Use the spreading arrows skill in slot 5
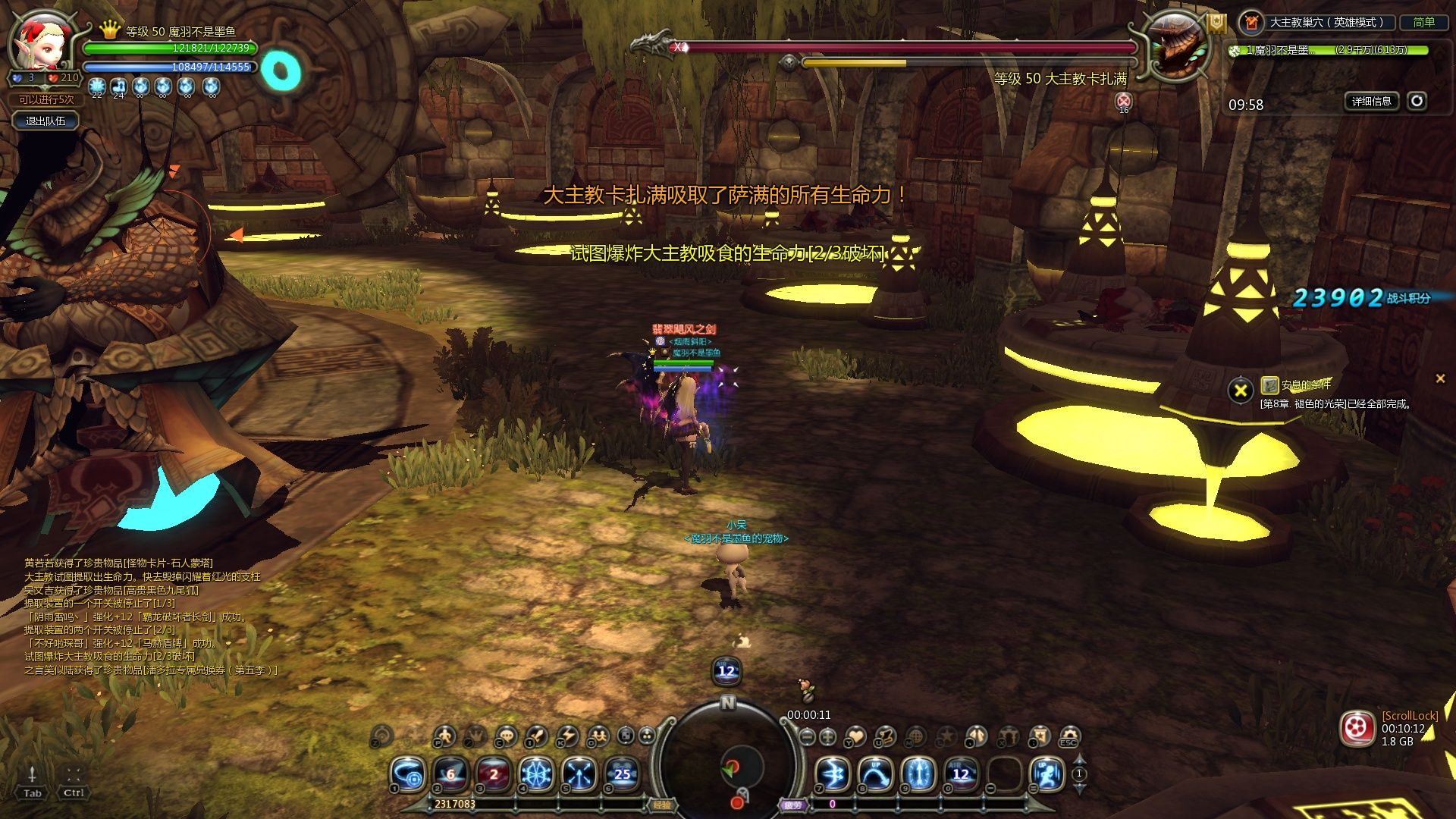Viewport: 1456px width, 819px height. tap(579, 774)
